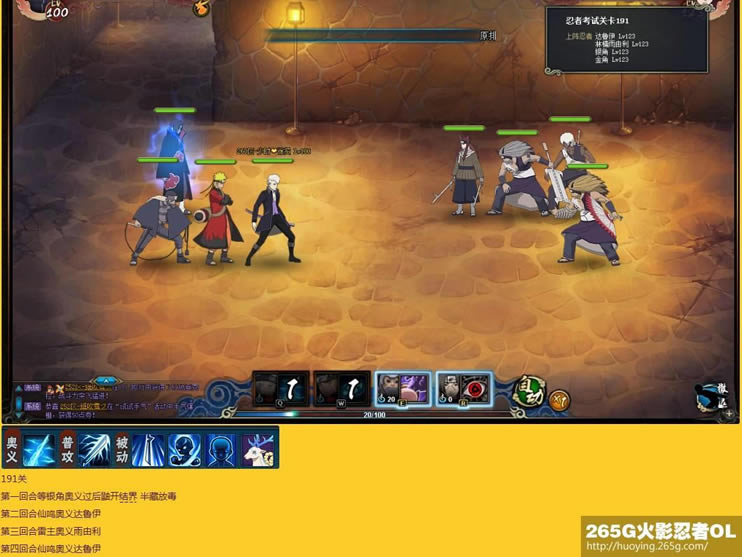Viewport: 742px width, 557px height.
Task: Retreat from battle using the bottom-right button
Action: (x=710, y=397)
